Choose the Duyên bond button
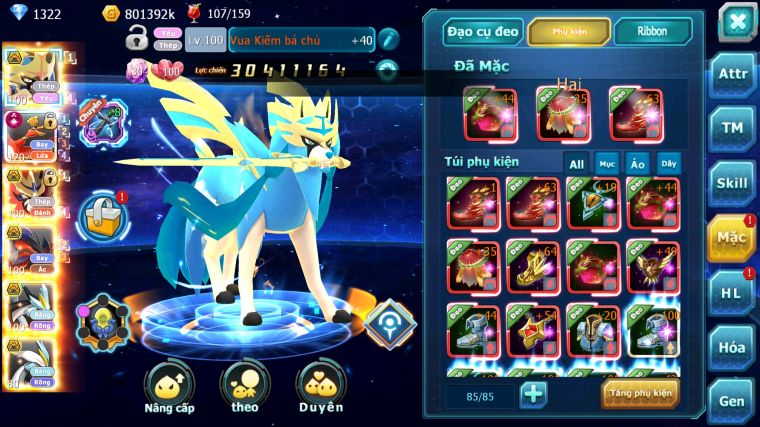This screenshot has height=427, width=760. (x=320, y=388)
